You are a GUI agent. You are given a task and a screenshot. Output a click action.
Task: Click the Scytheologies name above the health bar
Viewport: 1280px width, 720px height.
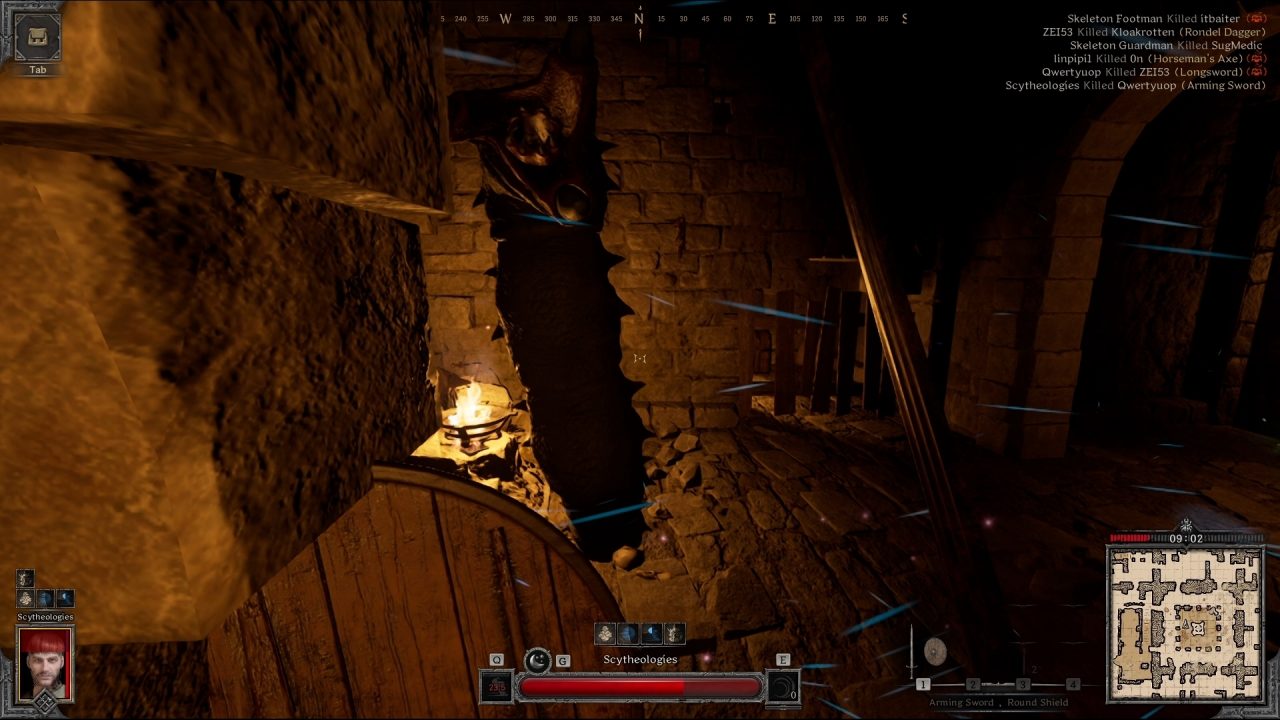pos(640,658)
